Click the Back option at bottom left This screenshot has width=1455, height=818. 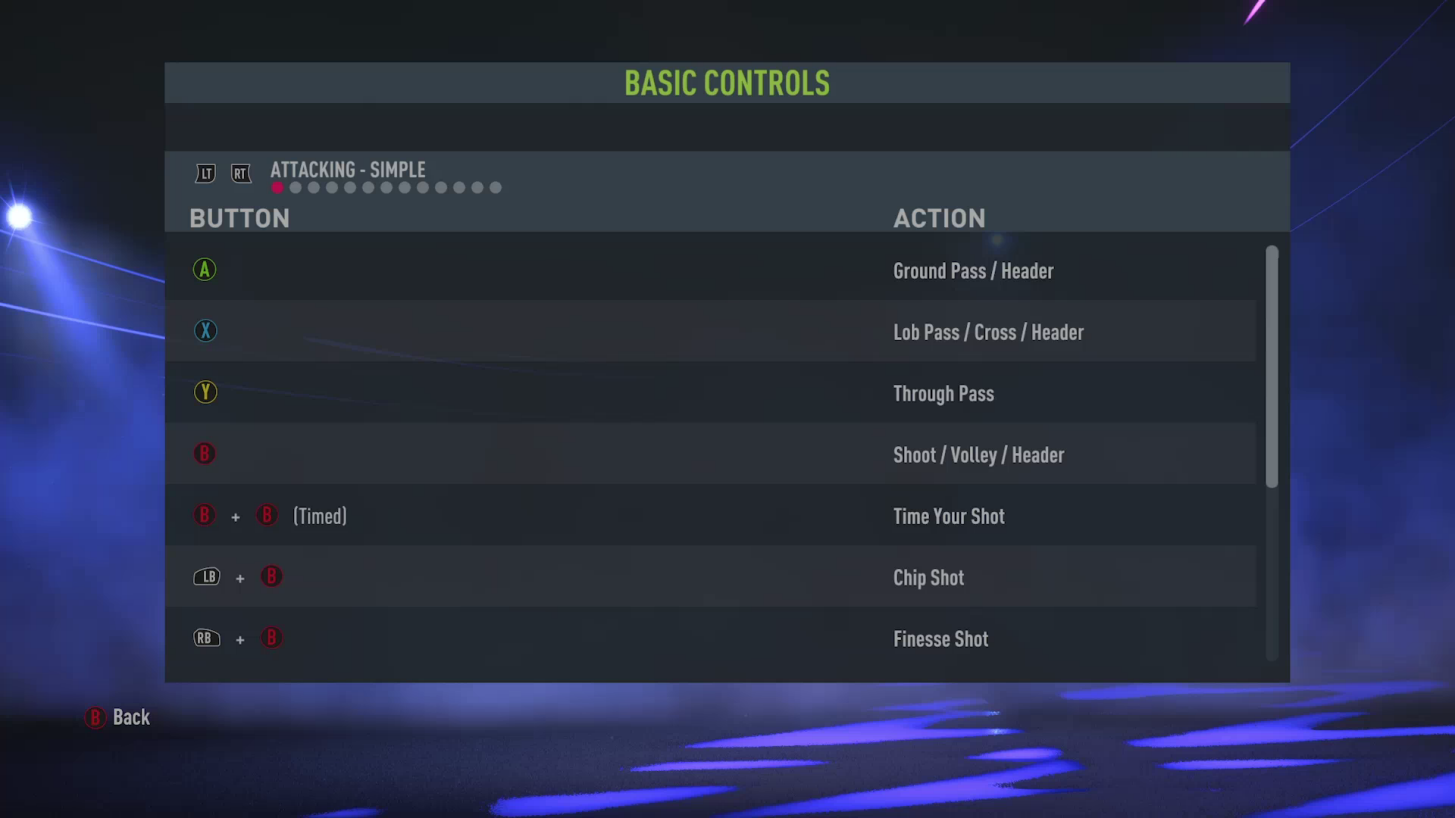point(118,717)
